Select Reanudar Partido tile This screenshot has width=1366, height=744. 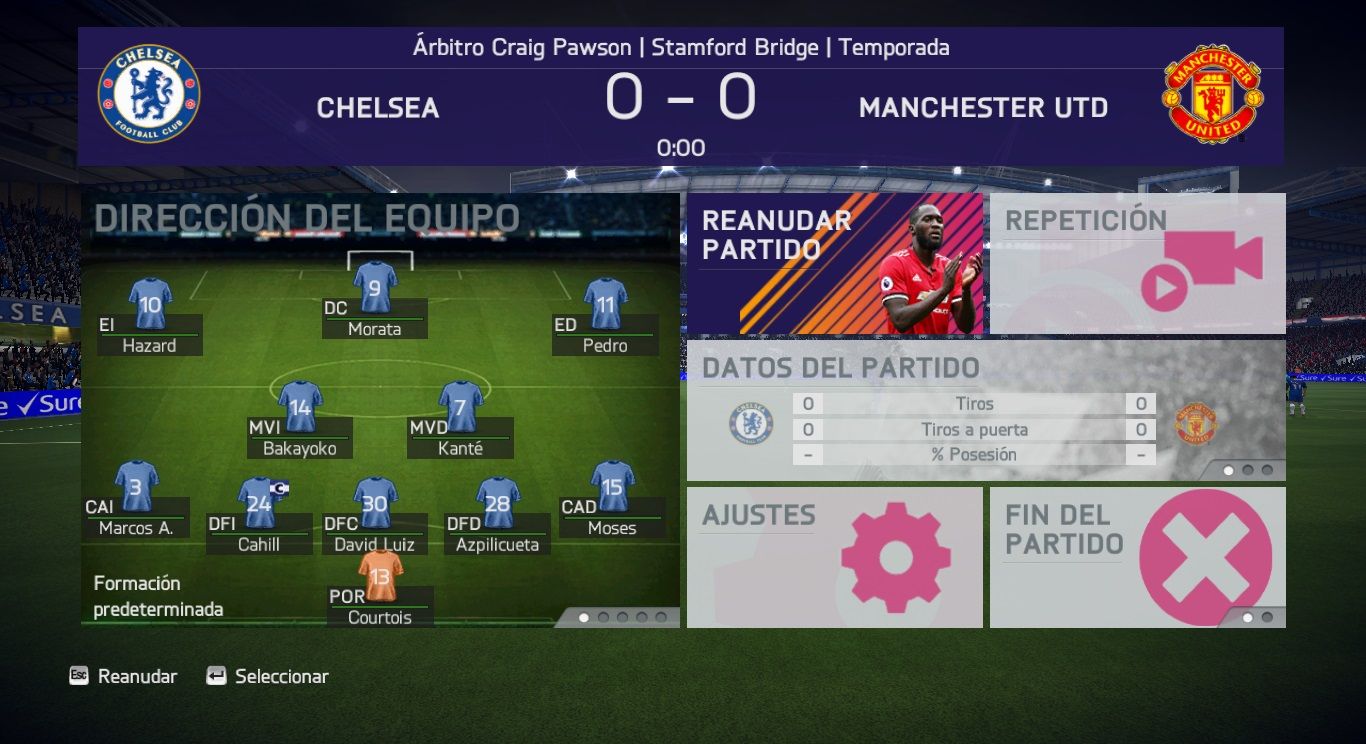point(834,263)
